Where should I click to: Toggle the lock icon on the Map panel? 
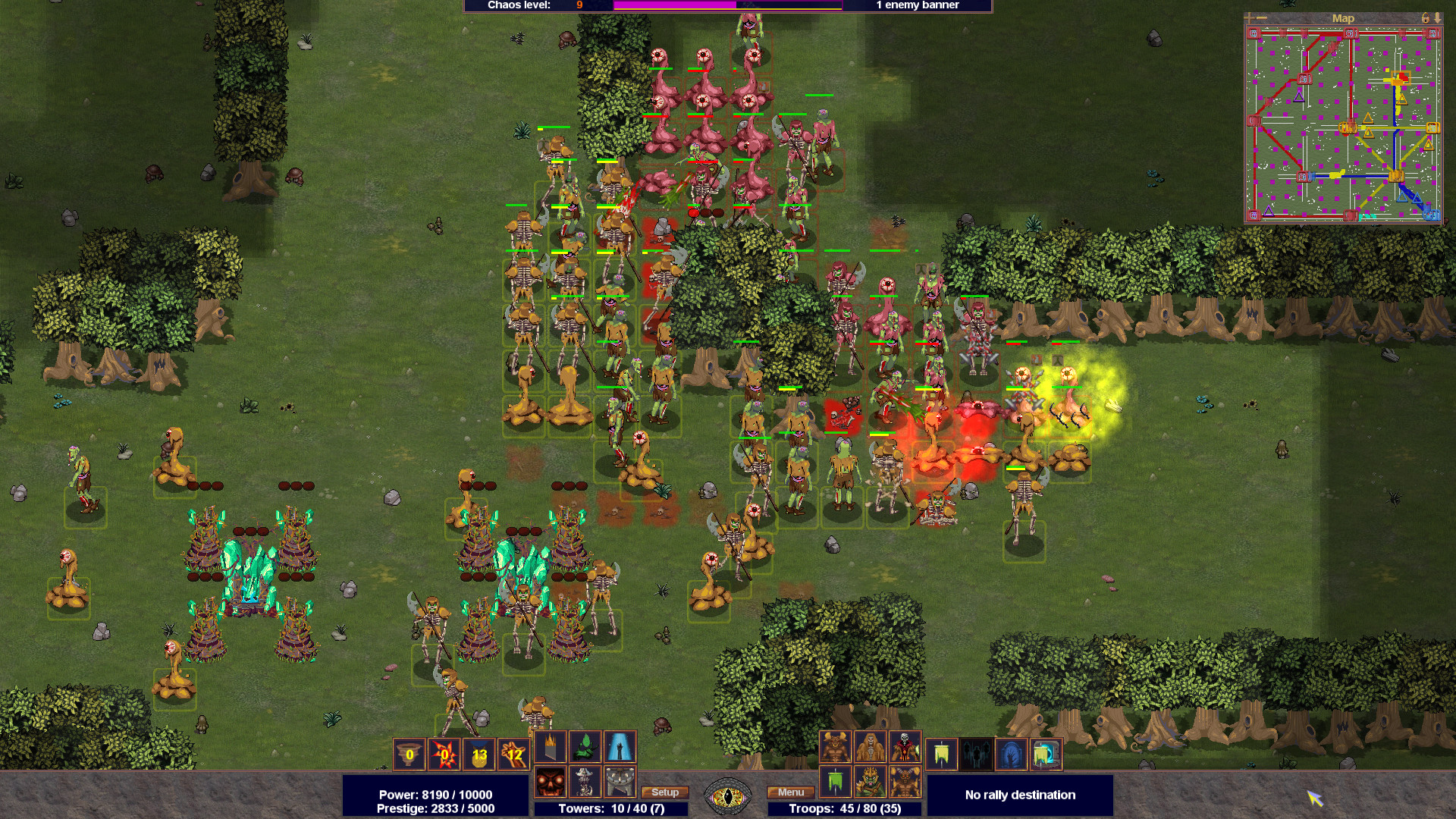[x=1426, y=19]
